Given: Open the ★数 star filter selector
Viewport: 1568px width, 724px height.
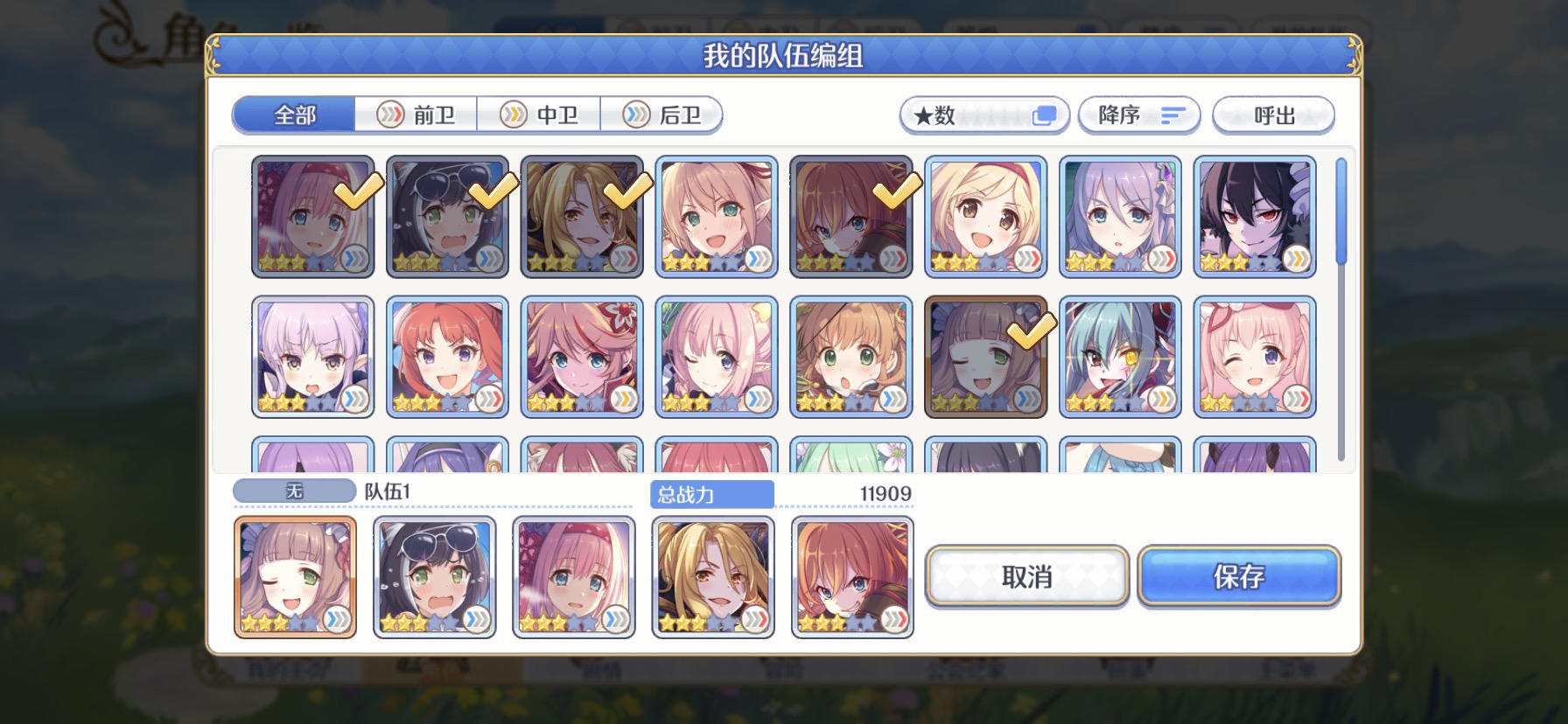Looking at the screenshot, I should [x=984, y=115].
